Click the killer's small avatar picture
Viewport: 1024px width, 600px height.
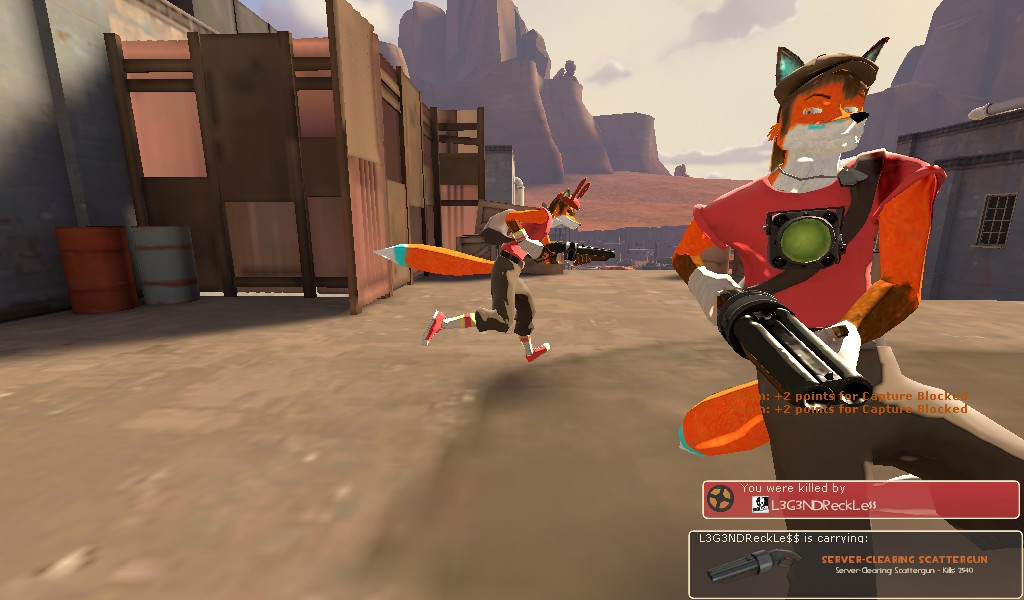pyautogui.click(x=759, y=505)
